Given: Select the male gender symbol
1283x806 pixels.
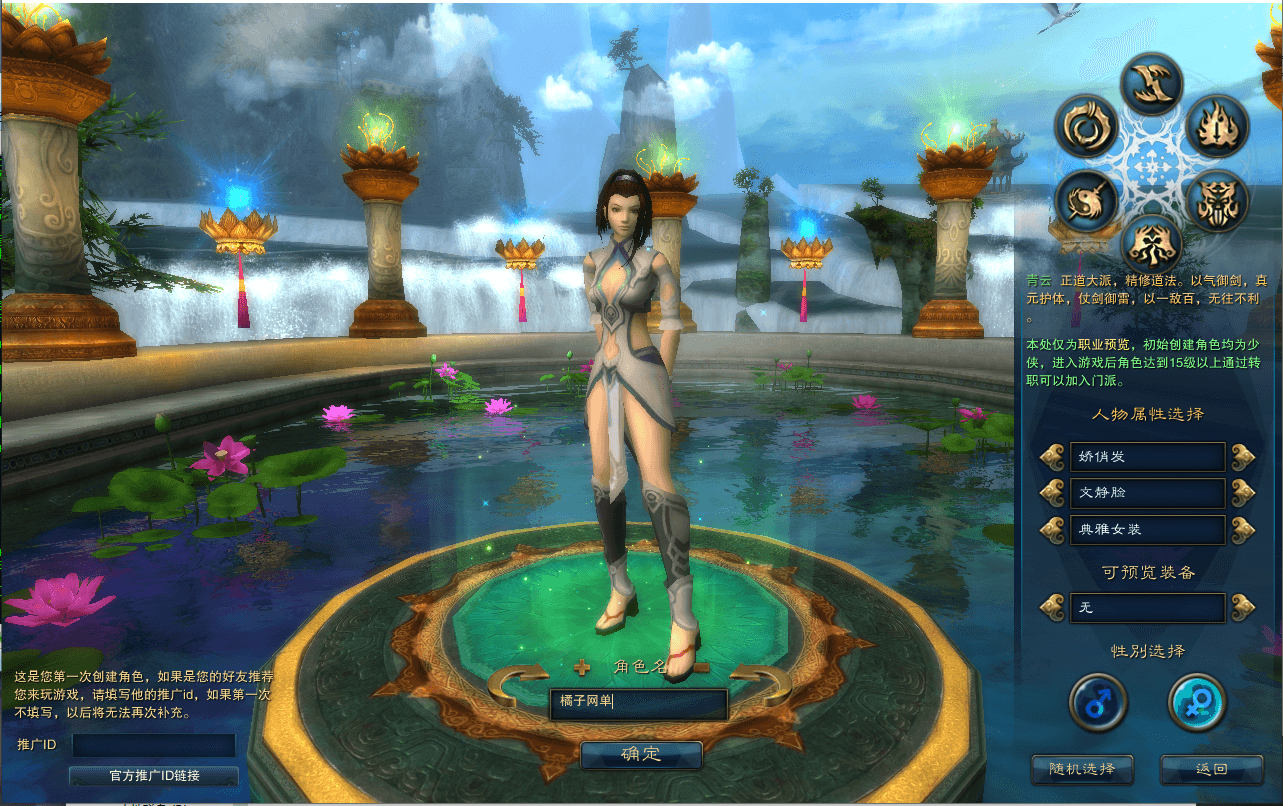Looking at the screenshot, I should 1098,701.
